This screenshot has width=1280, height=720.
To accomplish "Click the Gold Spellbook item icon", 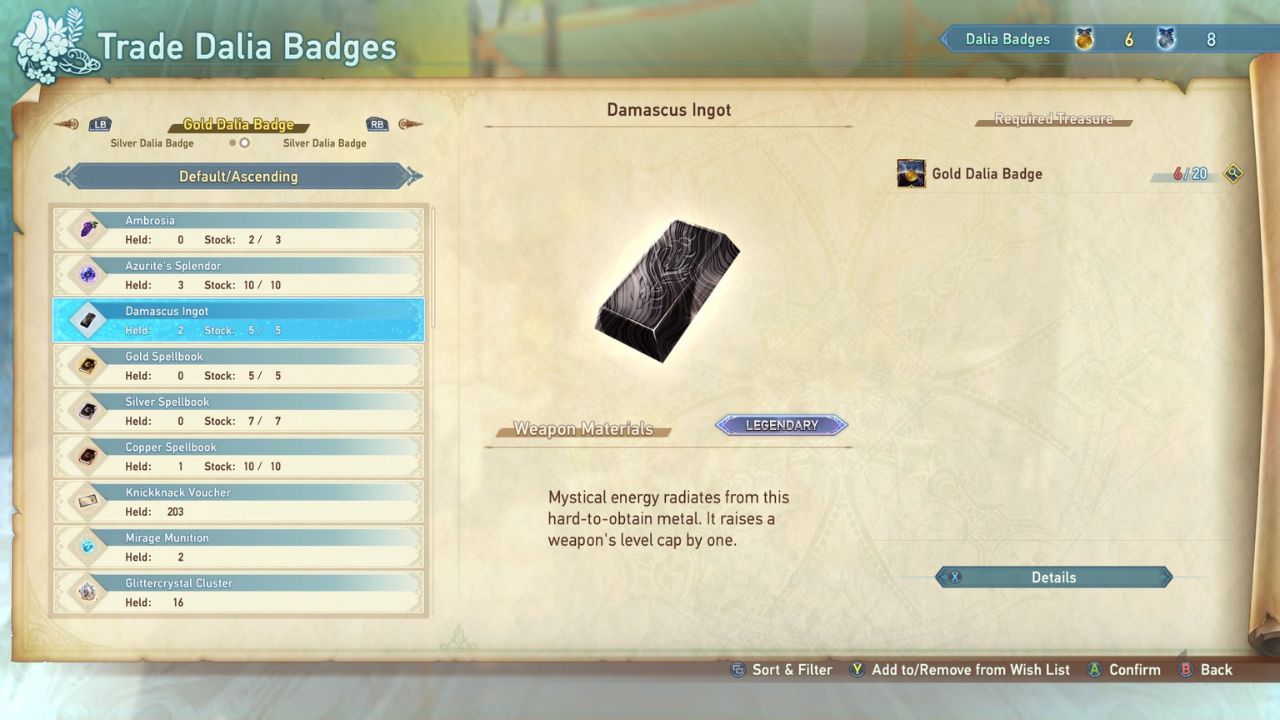I will [87, 365].
